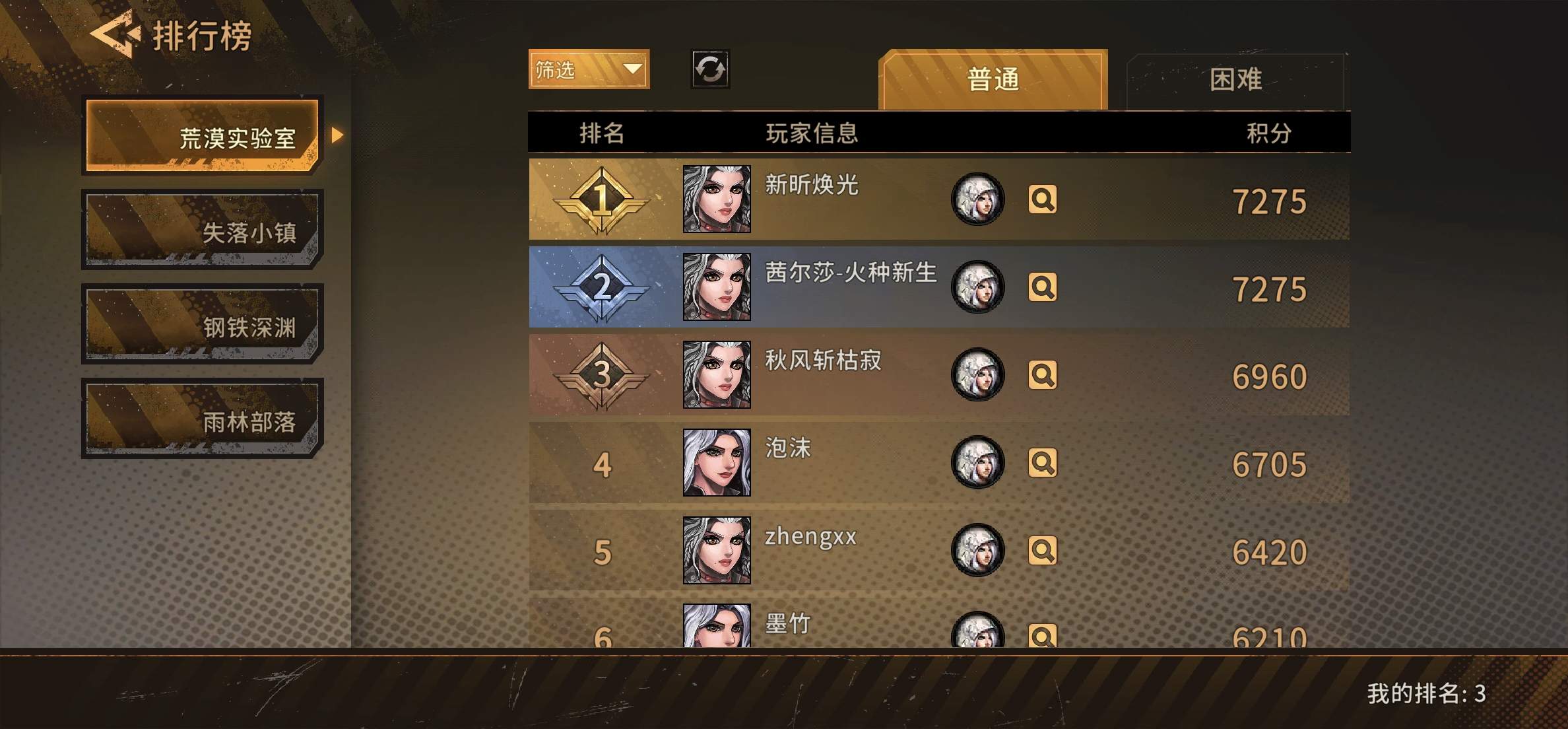
Task: Click the rank 1 gold badge
Action: click(601, 199)
